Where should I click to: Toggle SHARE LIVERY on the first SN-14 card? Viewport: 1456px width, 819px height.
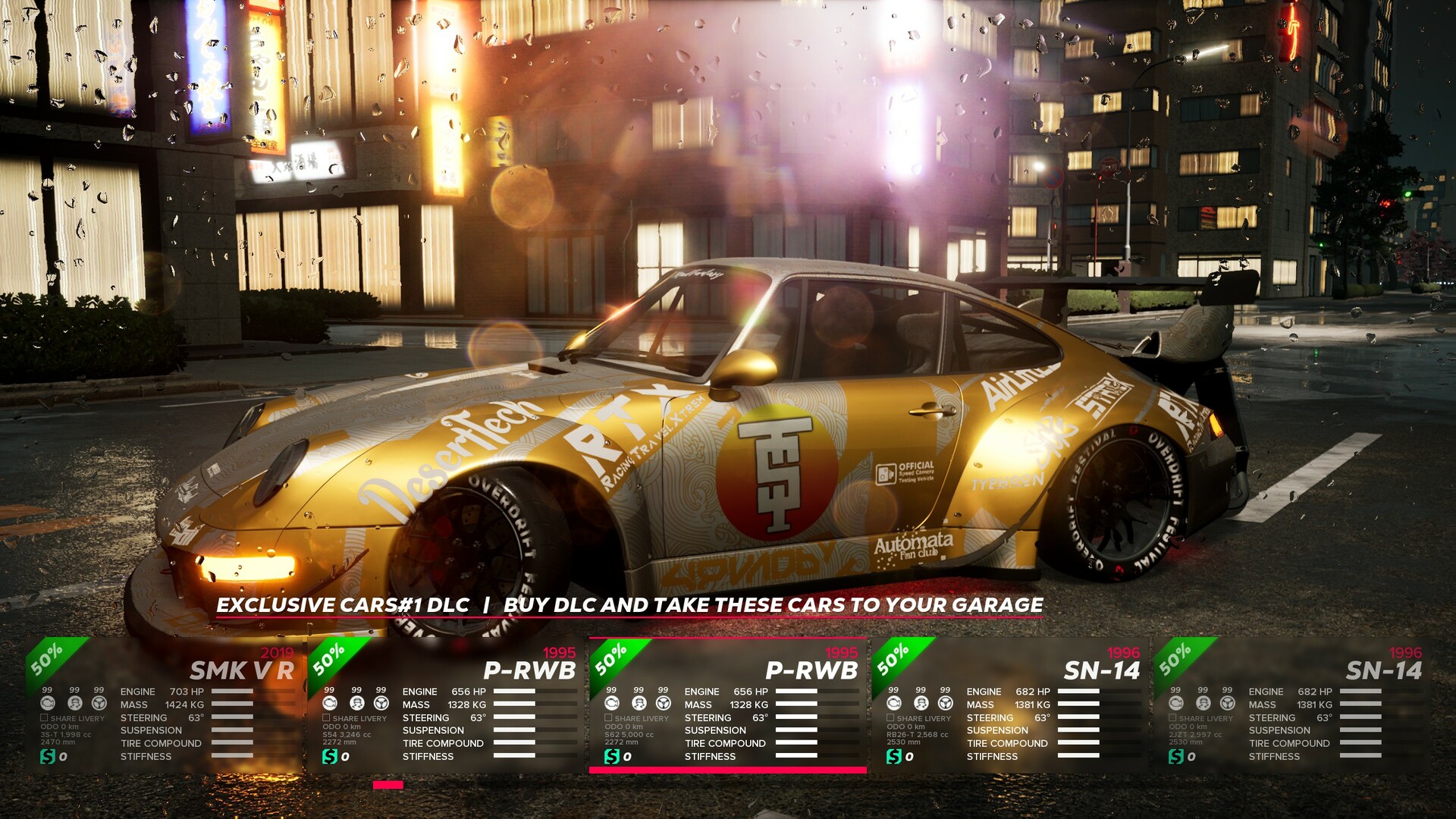[x=890, y=718]
